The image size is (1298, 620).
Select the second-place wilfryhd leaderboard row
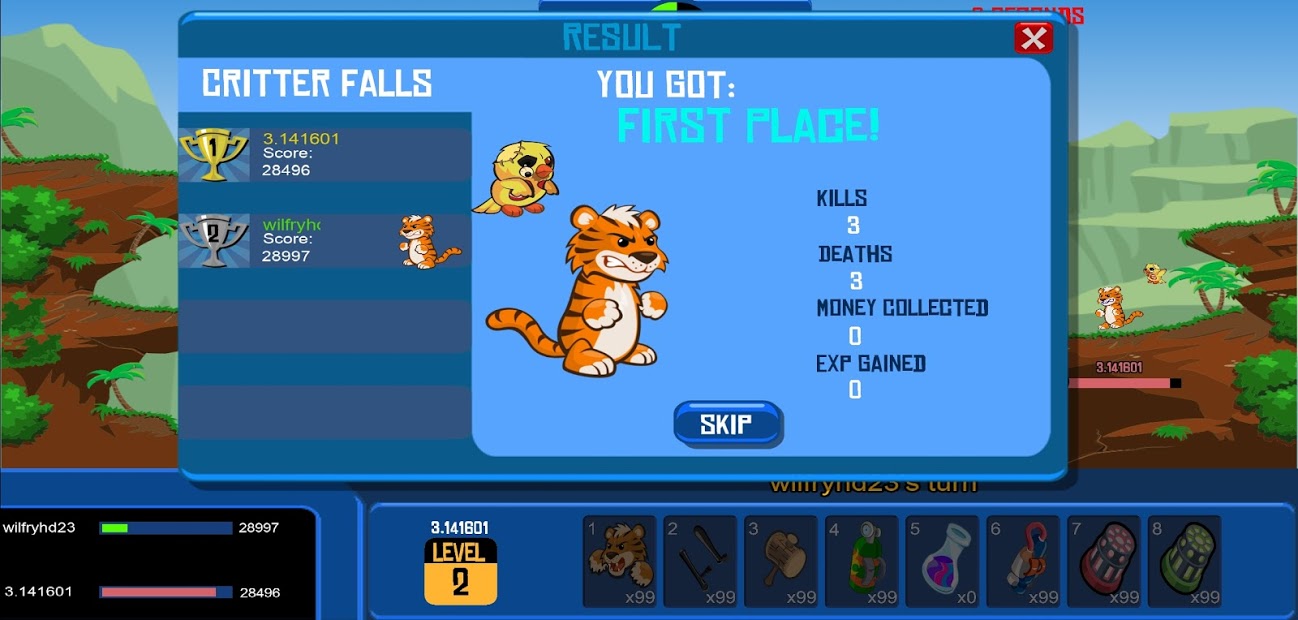(324, 241)
